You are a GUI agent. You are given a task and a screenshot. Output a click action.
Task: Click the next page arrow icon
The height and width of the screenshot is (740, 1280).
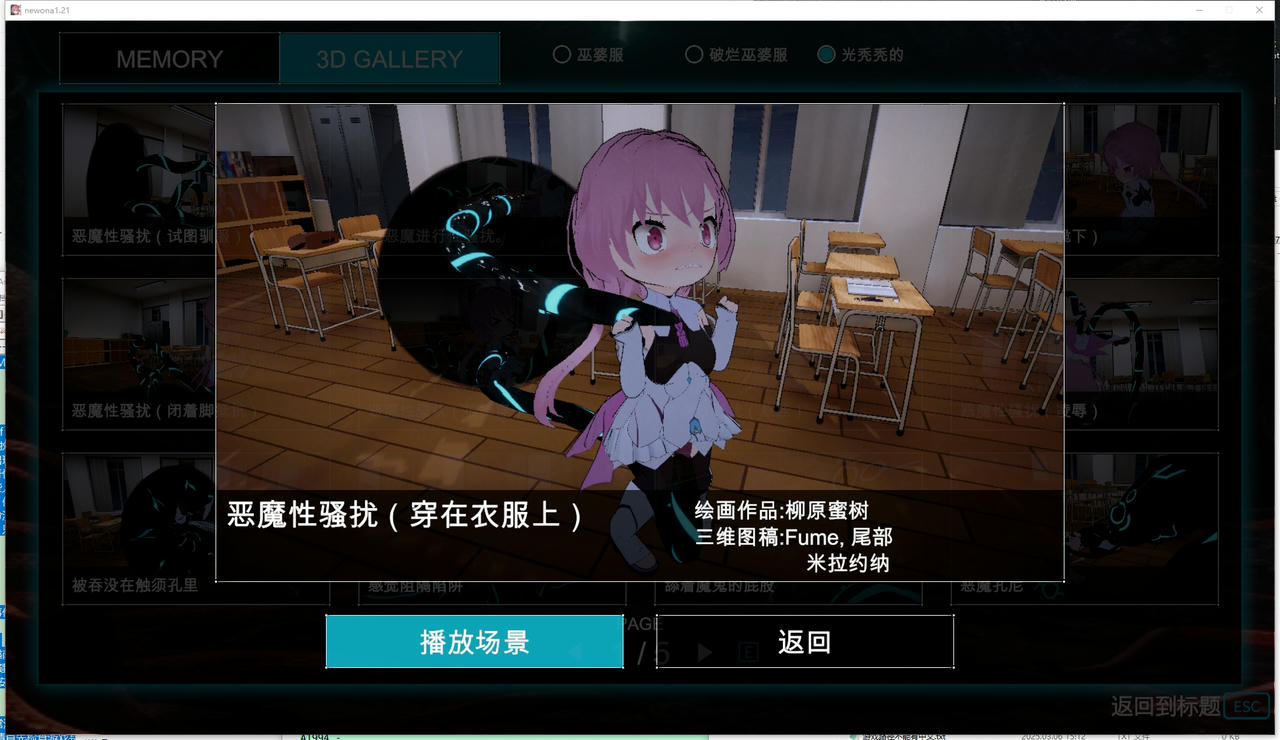[x=704, y=650]
